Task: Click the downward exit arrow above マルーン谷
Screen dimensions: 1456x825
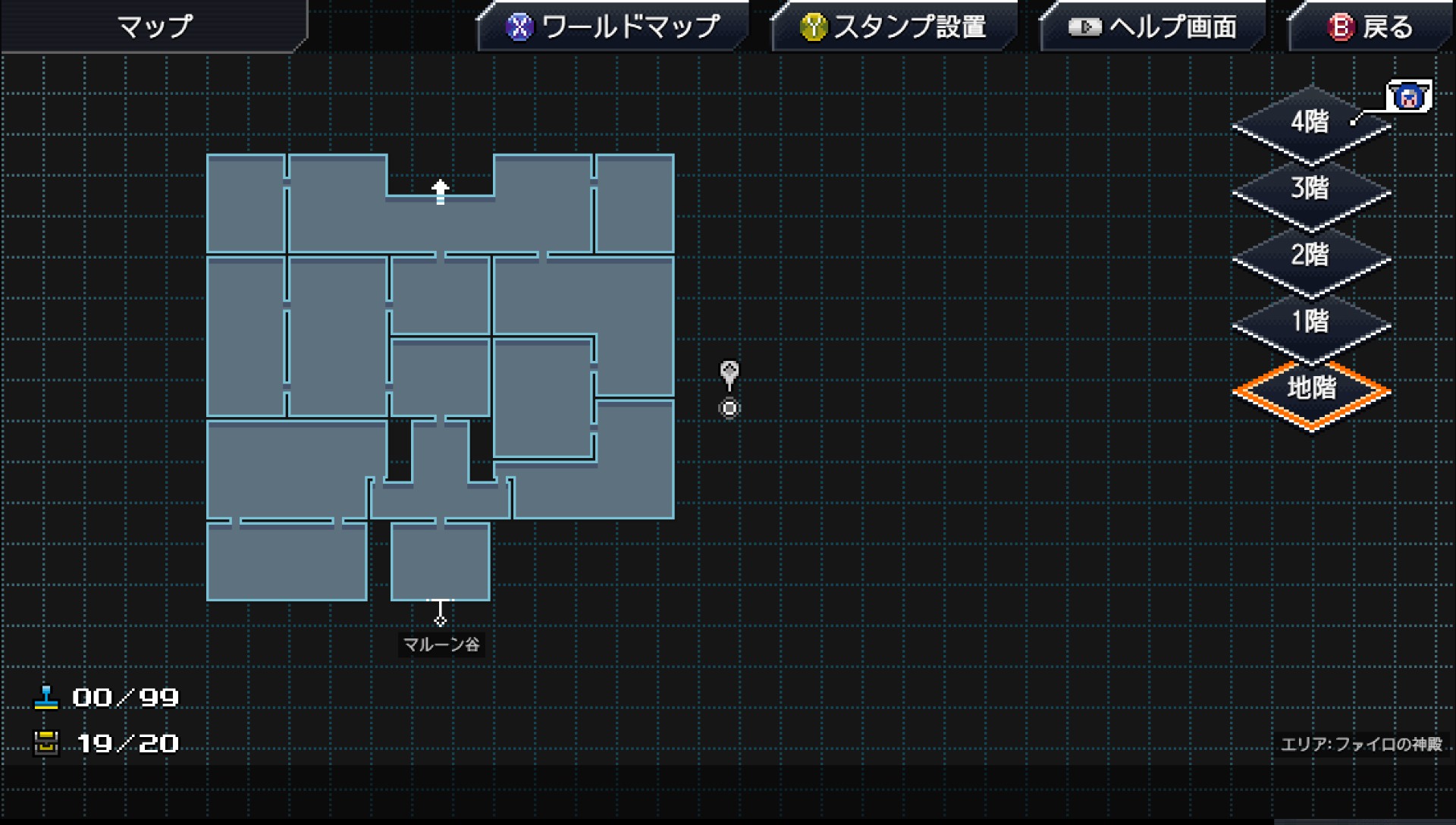Action: coord(440,616)
